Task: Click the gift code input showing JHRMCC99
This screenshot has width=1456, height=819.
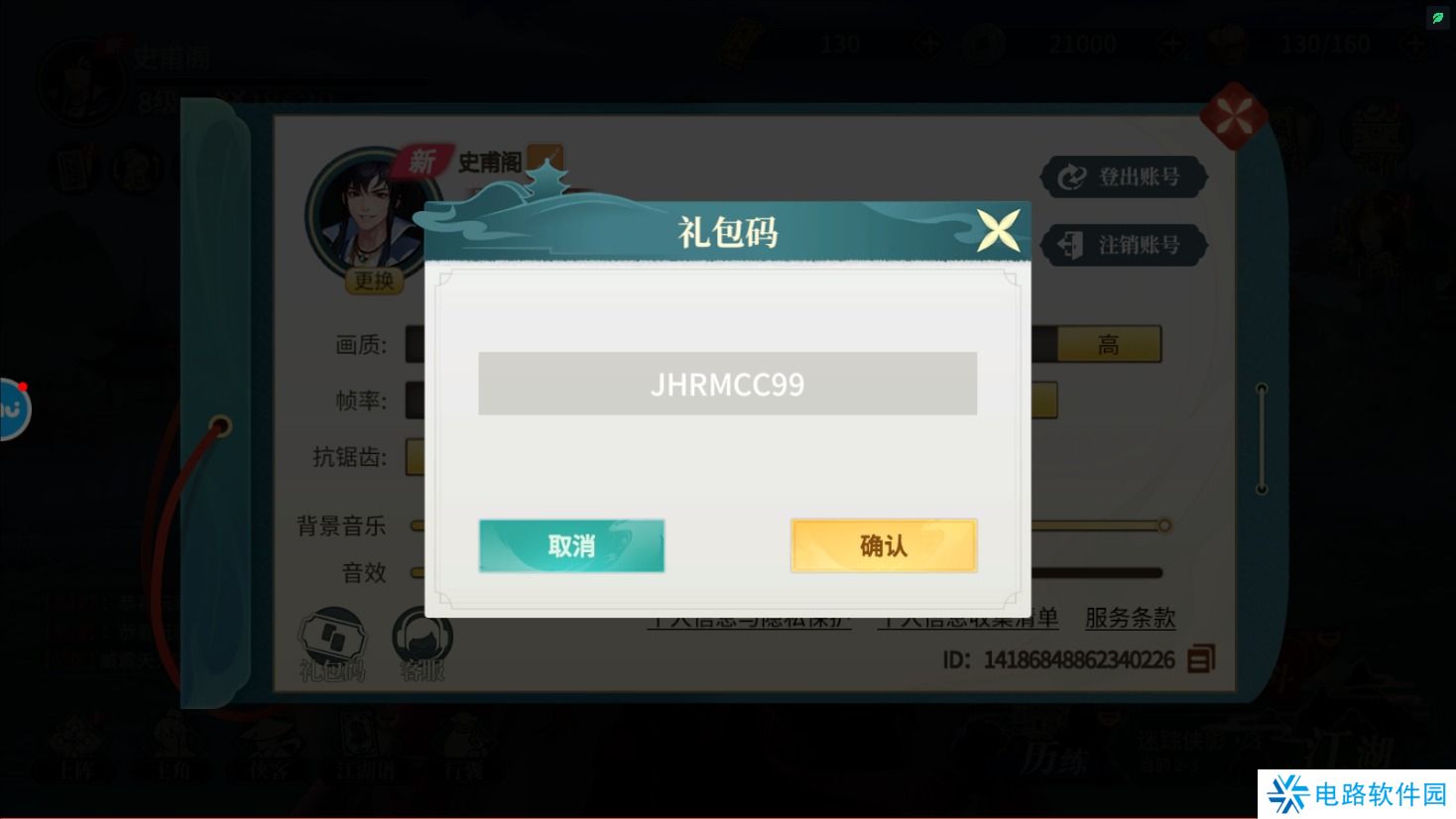Action: [727, 384]
